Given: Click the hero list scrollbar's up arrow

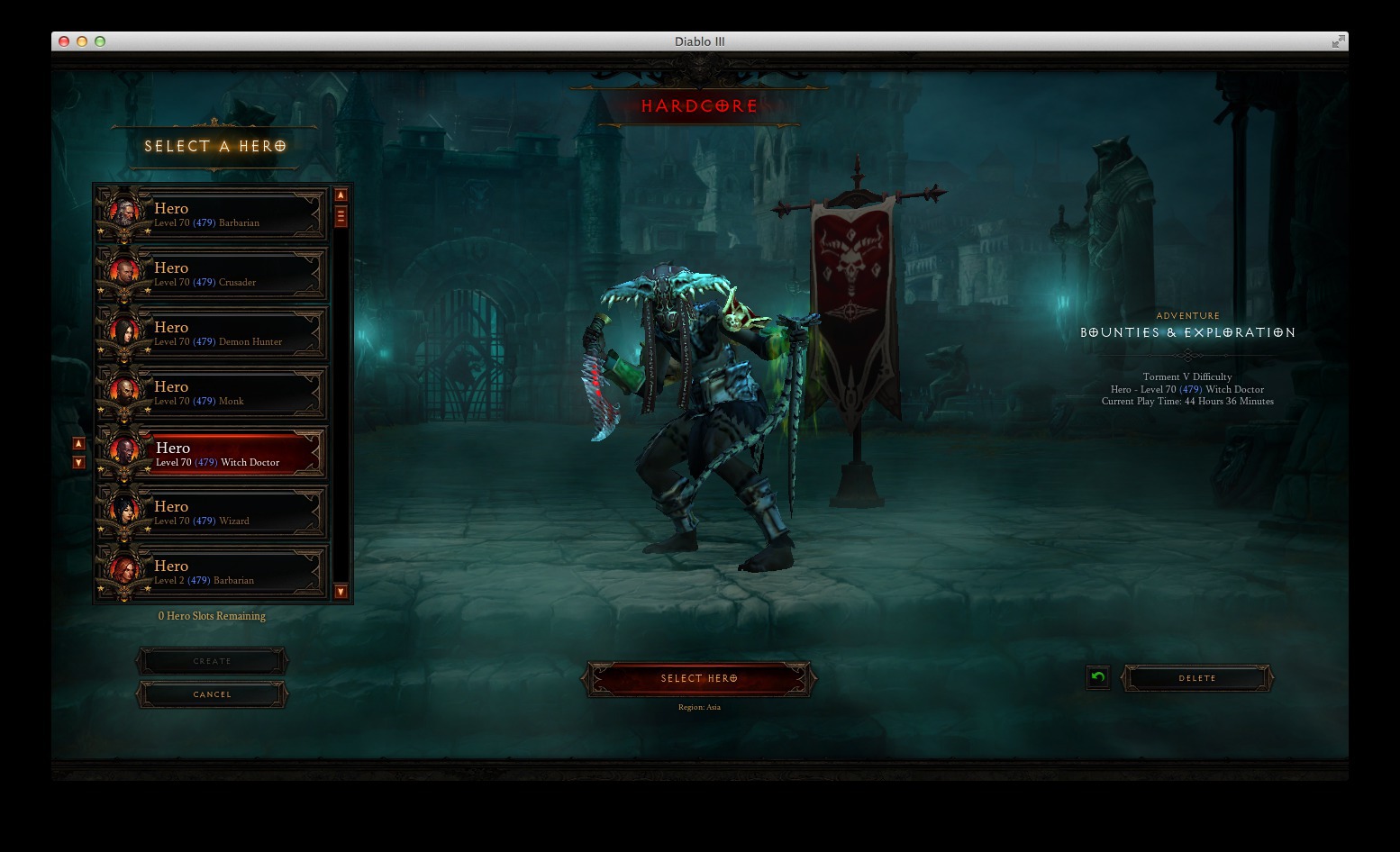Looking at the screenshot, I should [341, 195].
